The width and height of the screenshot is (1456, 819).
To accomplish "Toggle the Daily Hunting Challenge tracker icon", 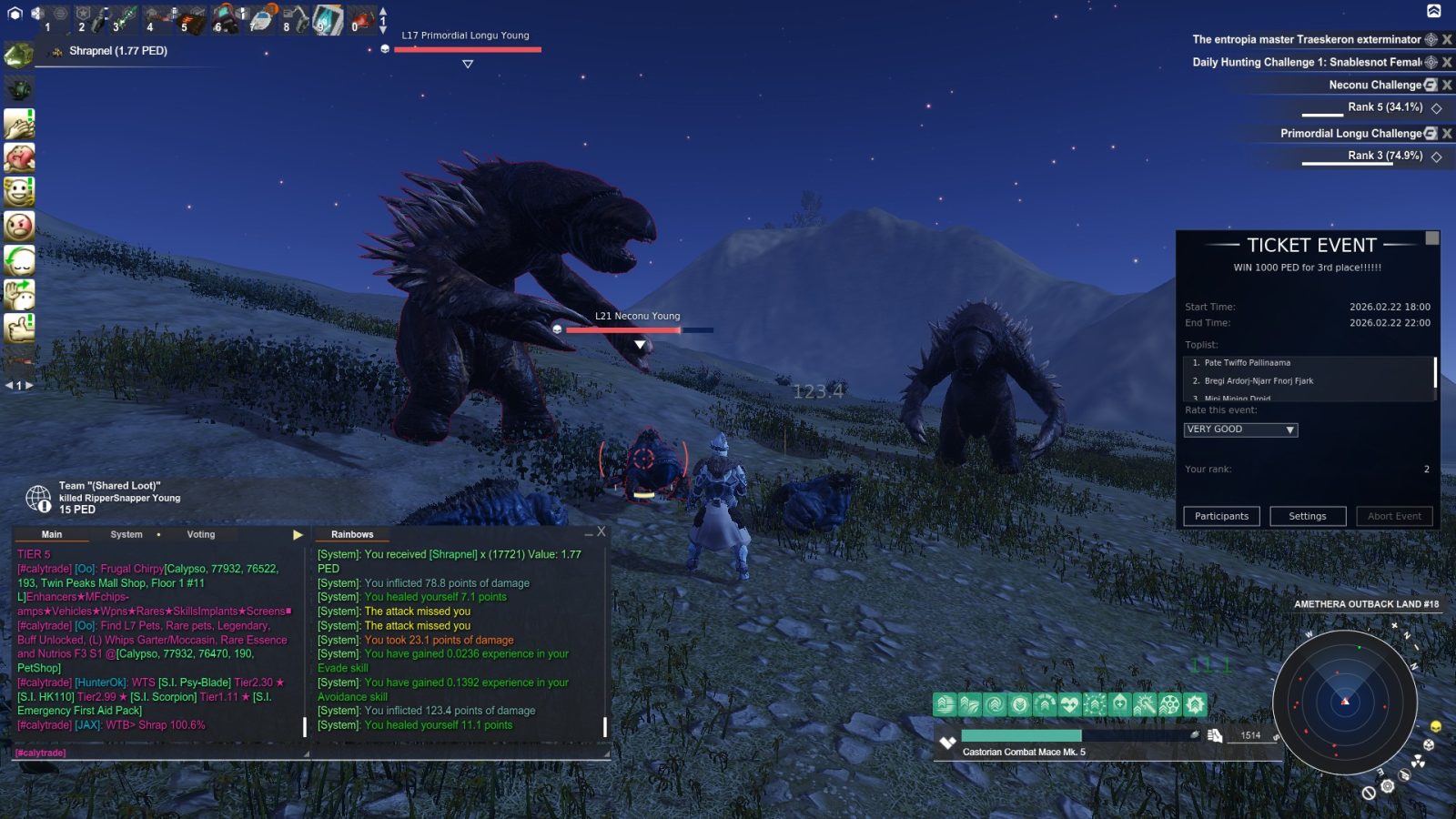I will pos(1431,62).
